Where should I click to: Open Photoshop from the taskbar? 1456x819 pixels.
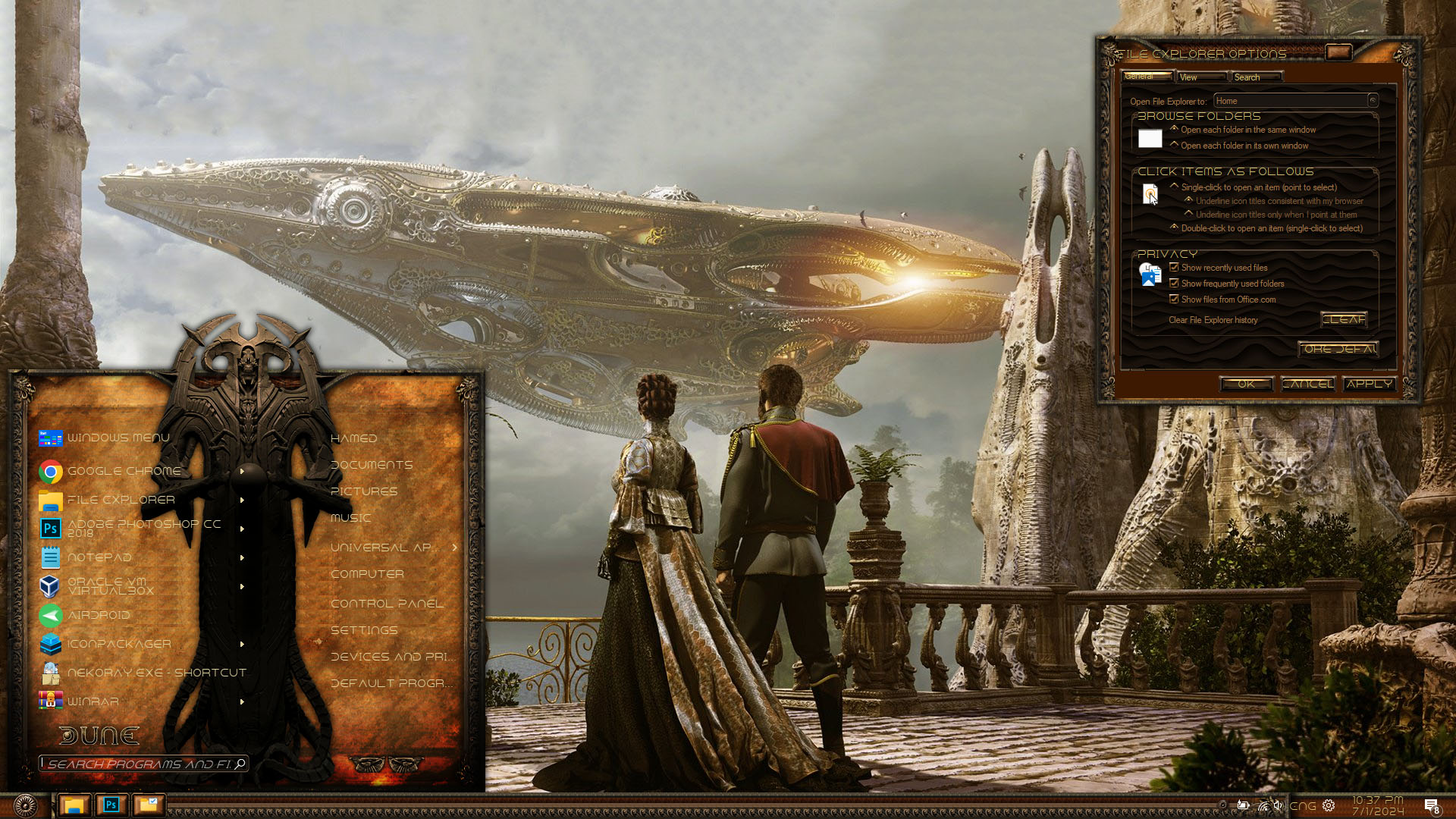[x=111, y=805]
